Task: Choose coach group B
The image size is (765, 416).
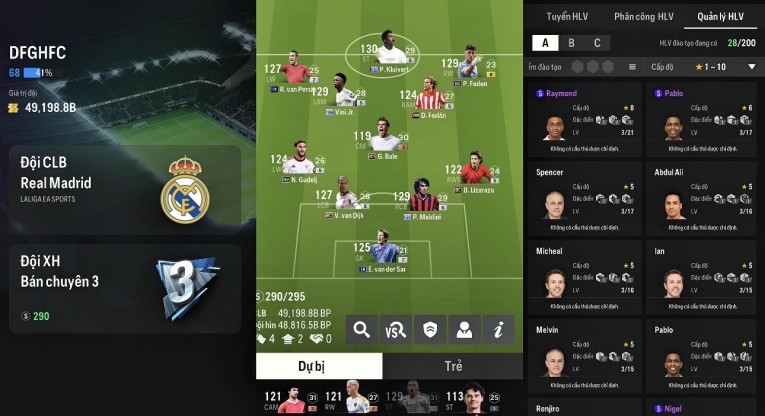Action: 571,43
